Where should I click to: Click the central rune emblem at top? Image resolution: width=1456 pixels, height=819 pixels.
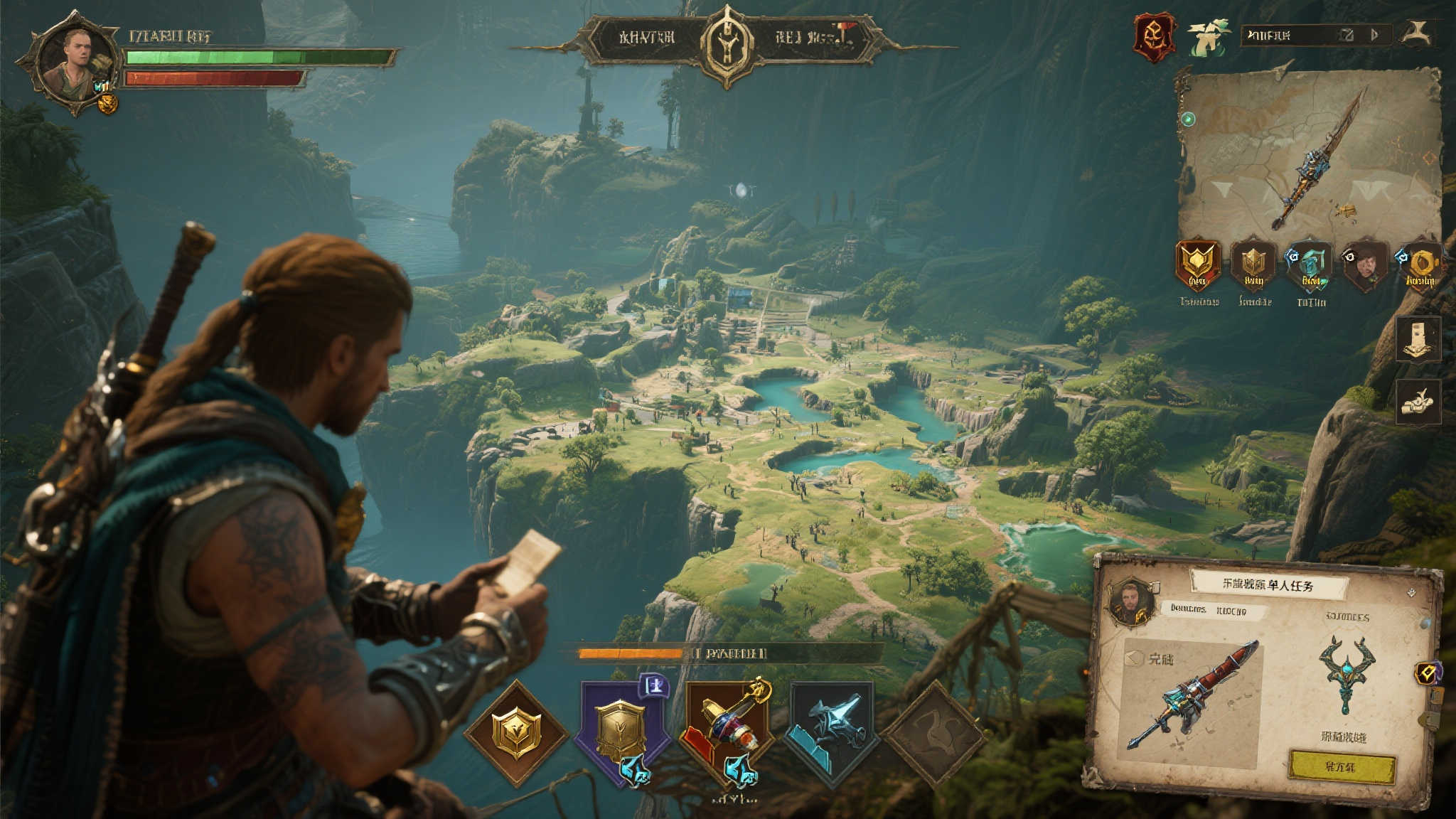(x=726, y=44)
